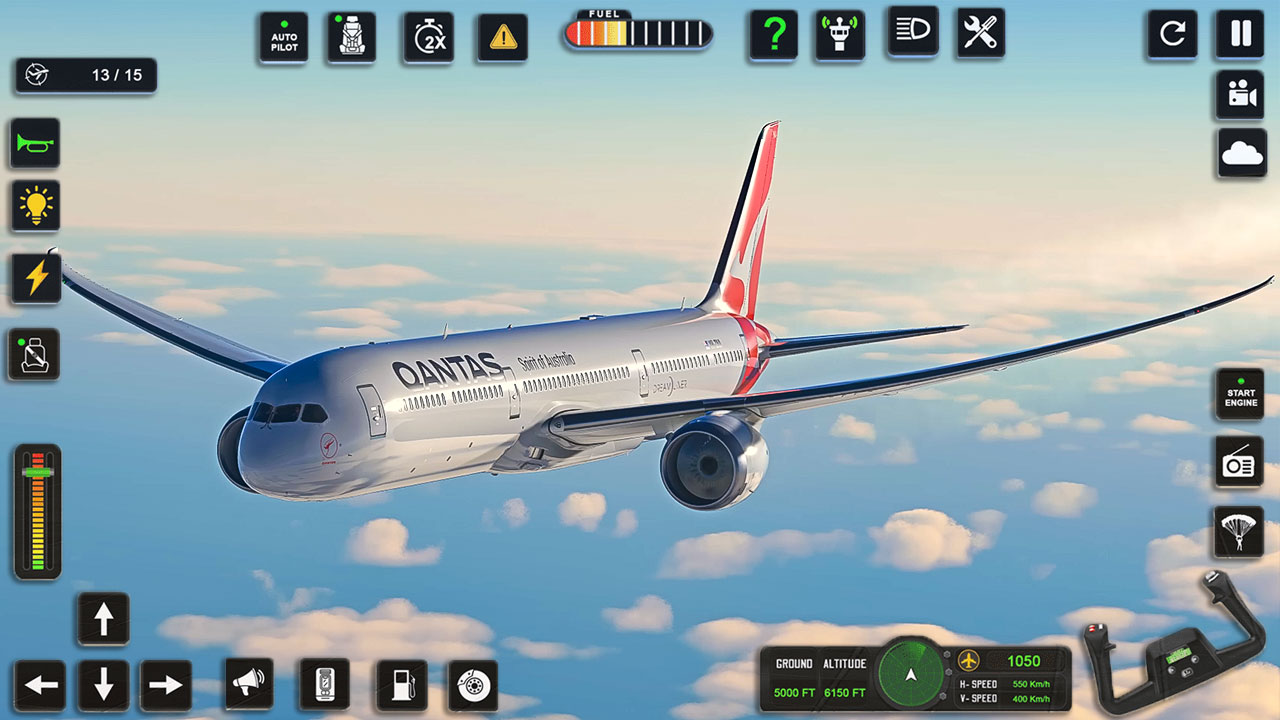The height and width of the screenshot is (720, 1280).
Task: Open the repair tools menu
Action: point(979,33)
